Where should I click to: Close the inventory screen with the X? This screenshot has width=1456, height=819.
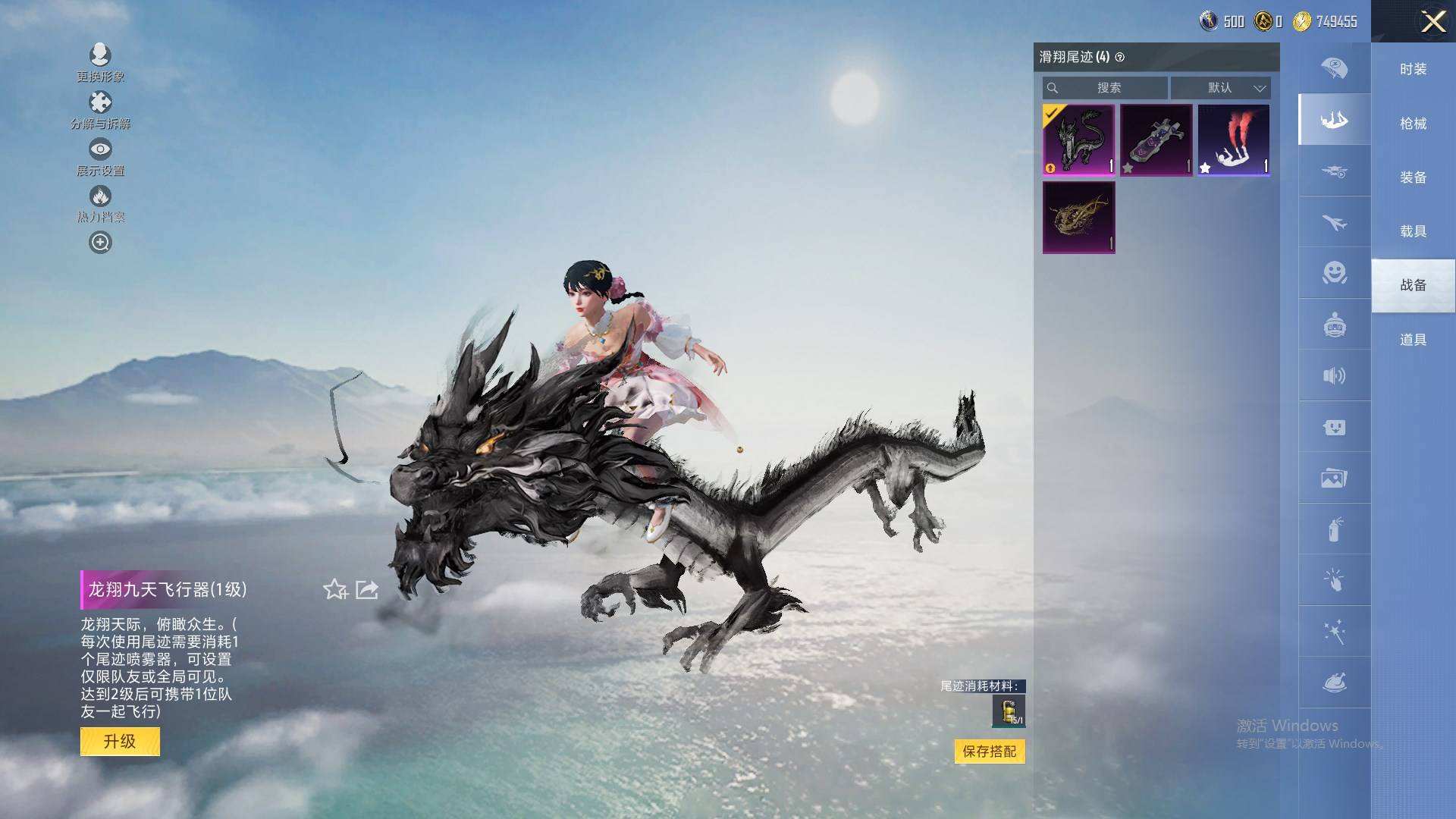click(1432, 21)
